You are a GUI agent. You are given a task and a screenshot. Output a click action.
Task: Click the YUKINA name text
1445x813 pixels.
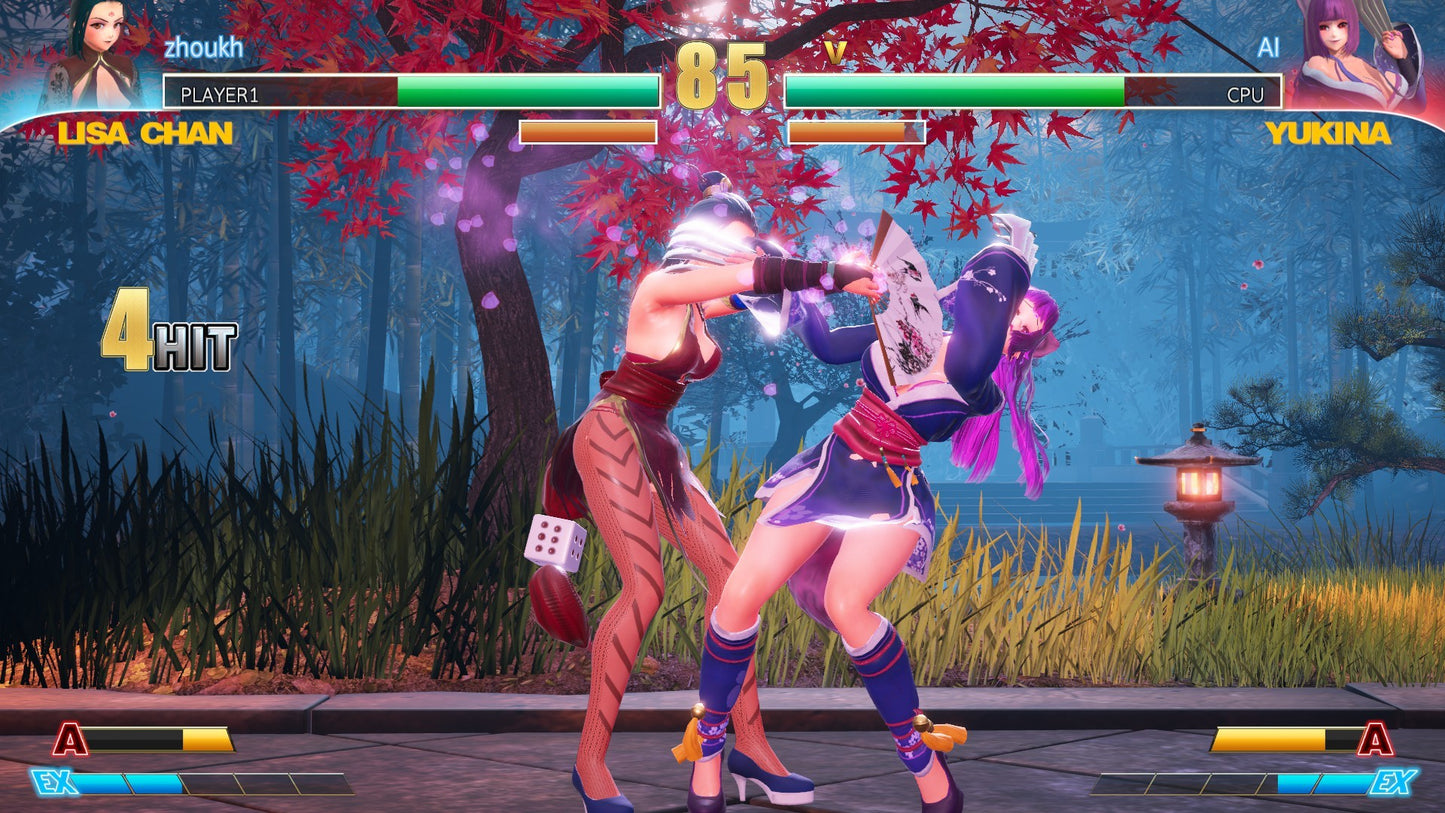click(x=1329, y=130)
